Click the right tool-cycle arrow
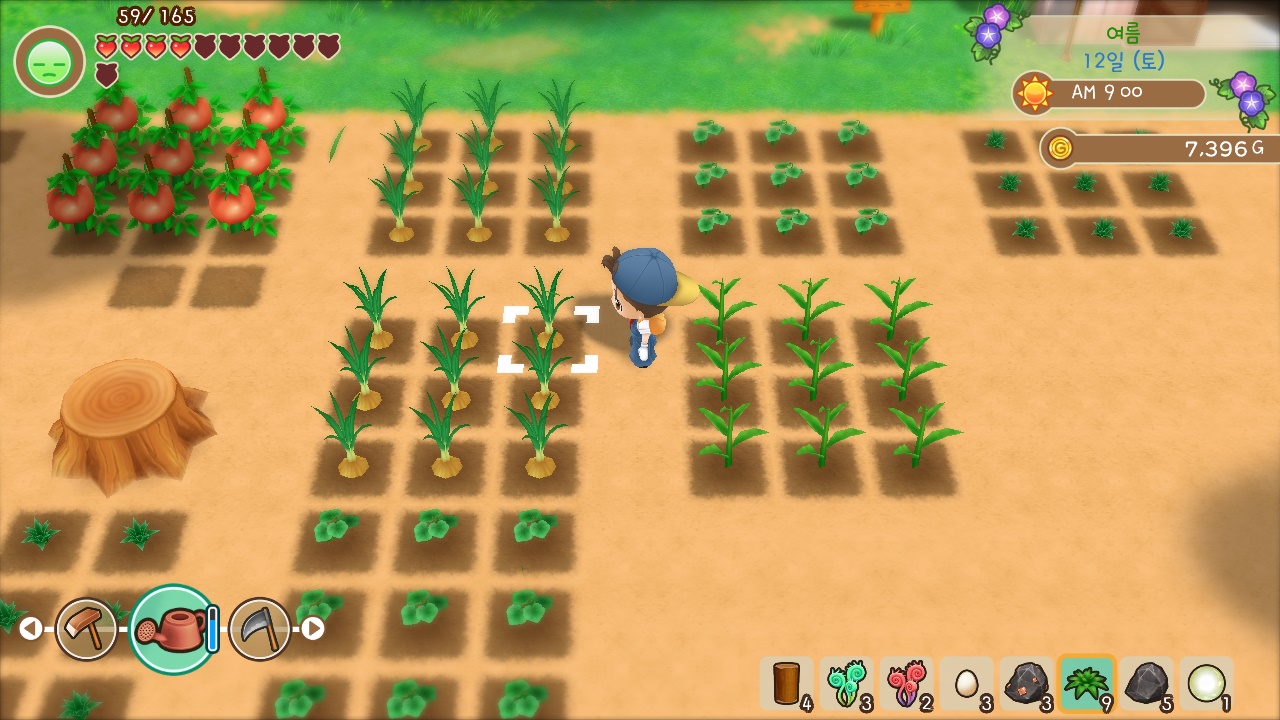The height and width of the screenshot is (720, 1280). click(x=313, y=628)
